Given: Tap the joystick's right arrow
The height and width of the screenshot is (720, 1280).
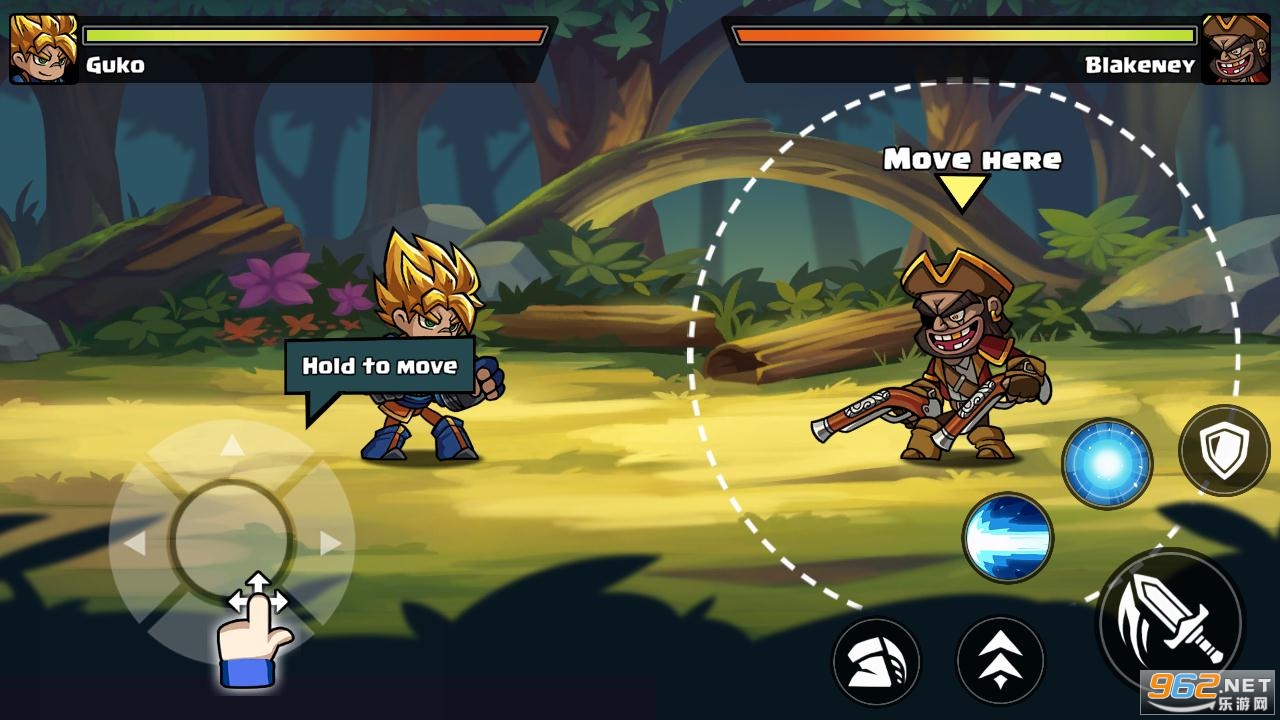Looking at the screenshot, I should (x=330, y=543).
